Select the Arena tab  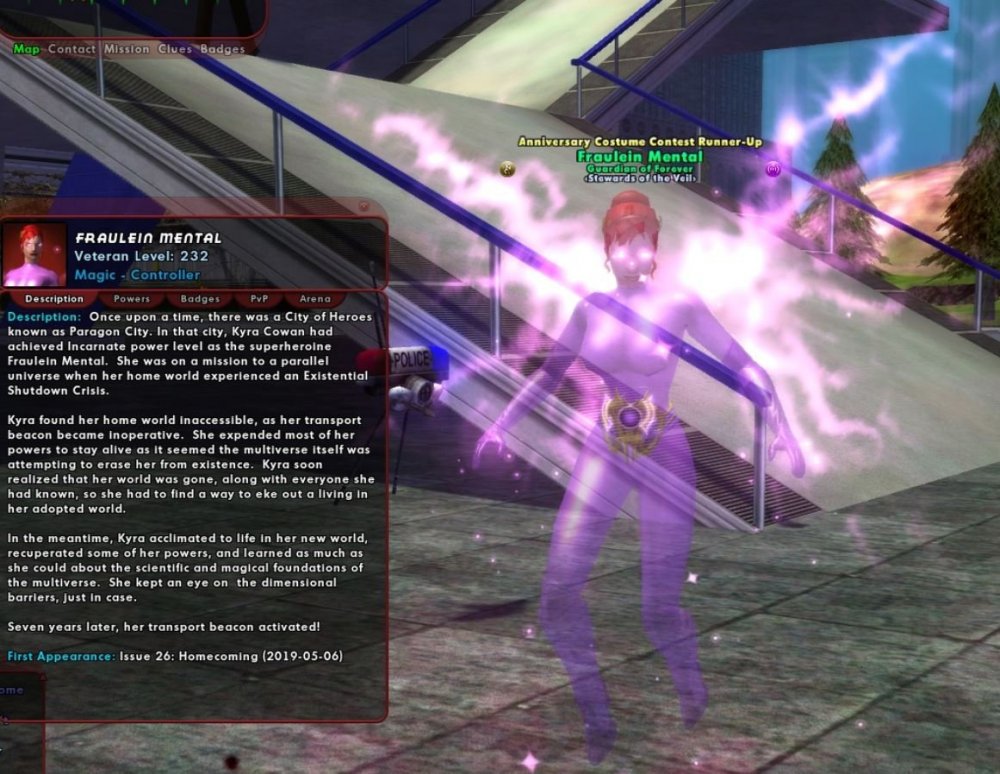click(x=315, y=299)
